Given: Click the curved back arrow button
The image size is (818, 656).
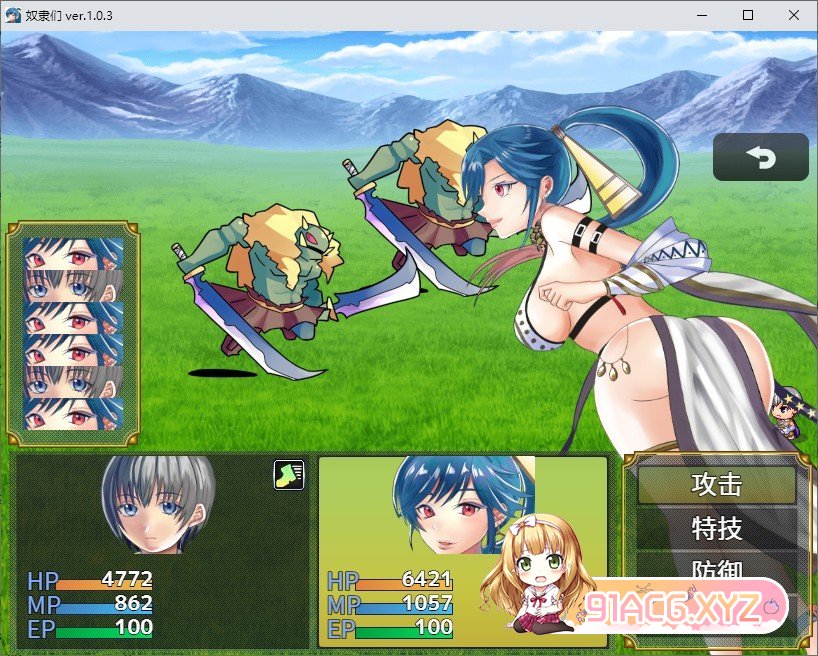Looking at the screenshot, I should click(x=760, y=157).
